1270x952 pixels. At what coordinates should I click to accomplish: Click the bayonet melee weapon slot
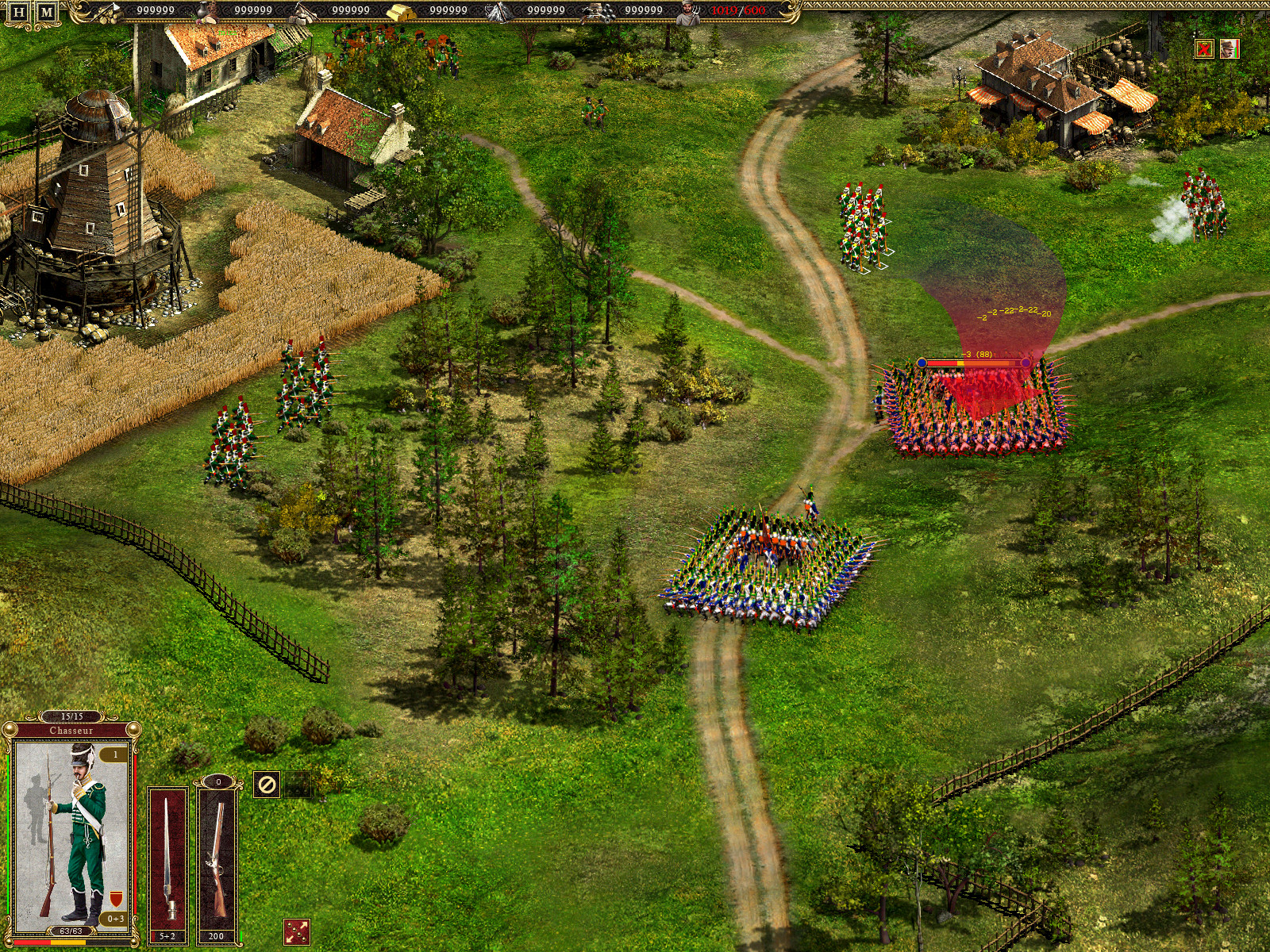[168, 857]
